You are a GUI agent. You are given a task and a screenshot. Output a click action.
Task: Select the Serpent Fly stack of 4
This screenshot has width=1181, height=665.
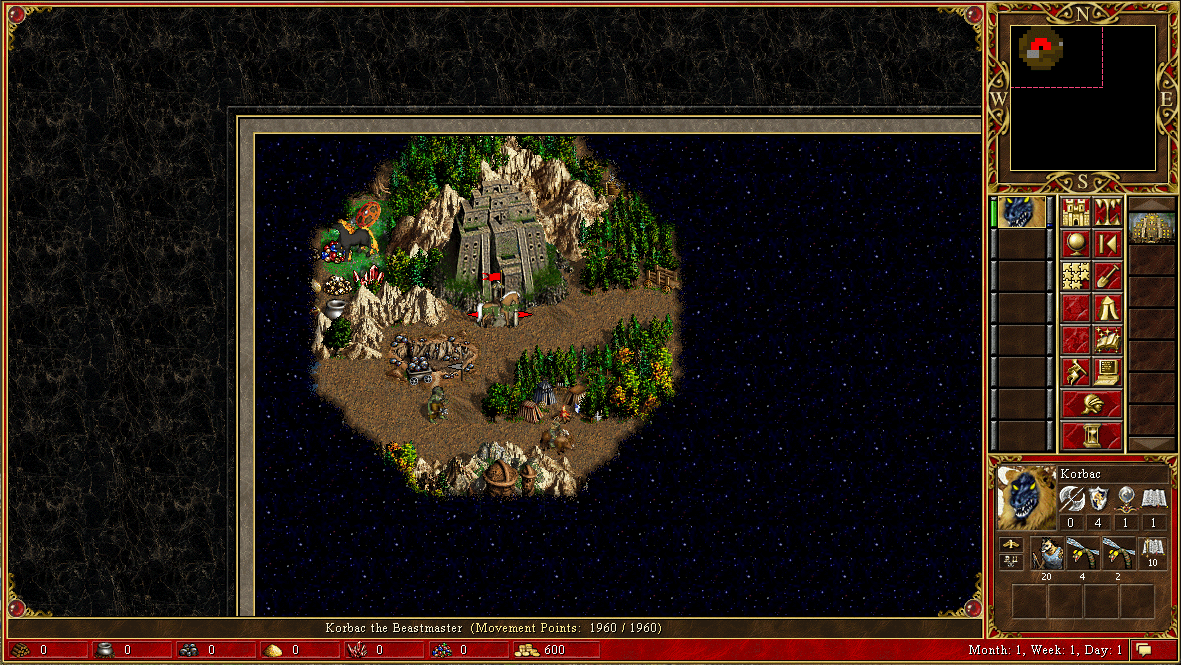click(1082, 553)
